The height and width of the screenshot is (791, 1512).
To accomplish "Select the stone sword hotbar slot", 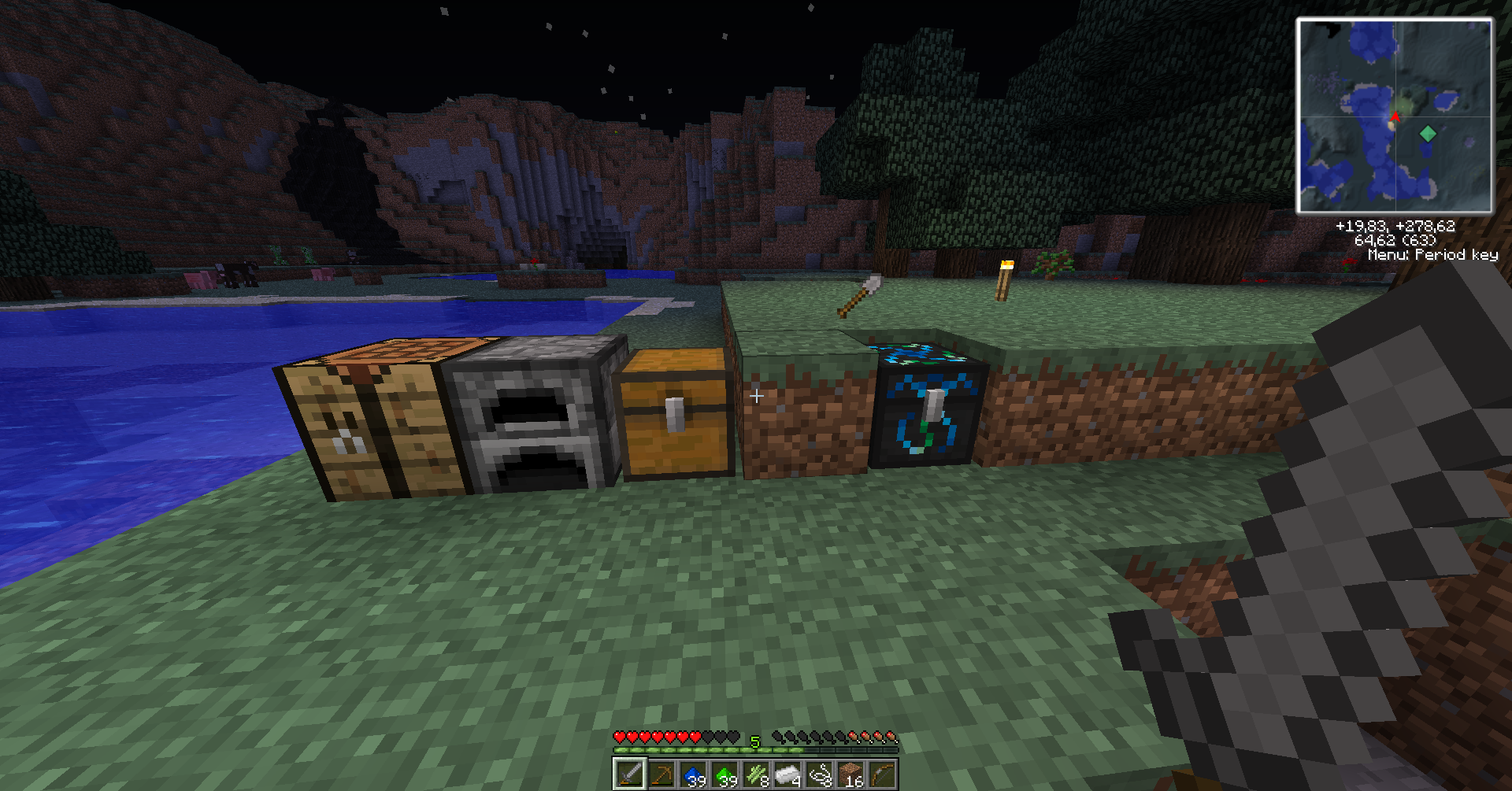I will pos(629,774).
